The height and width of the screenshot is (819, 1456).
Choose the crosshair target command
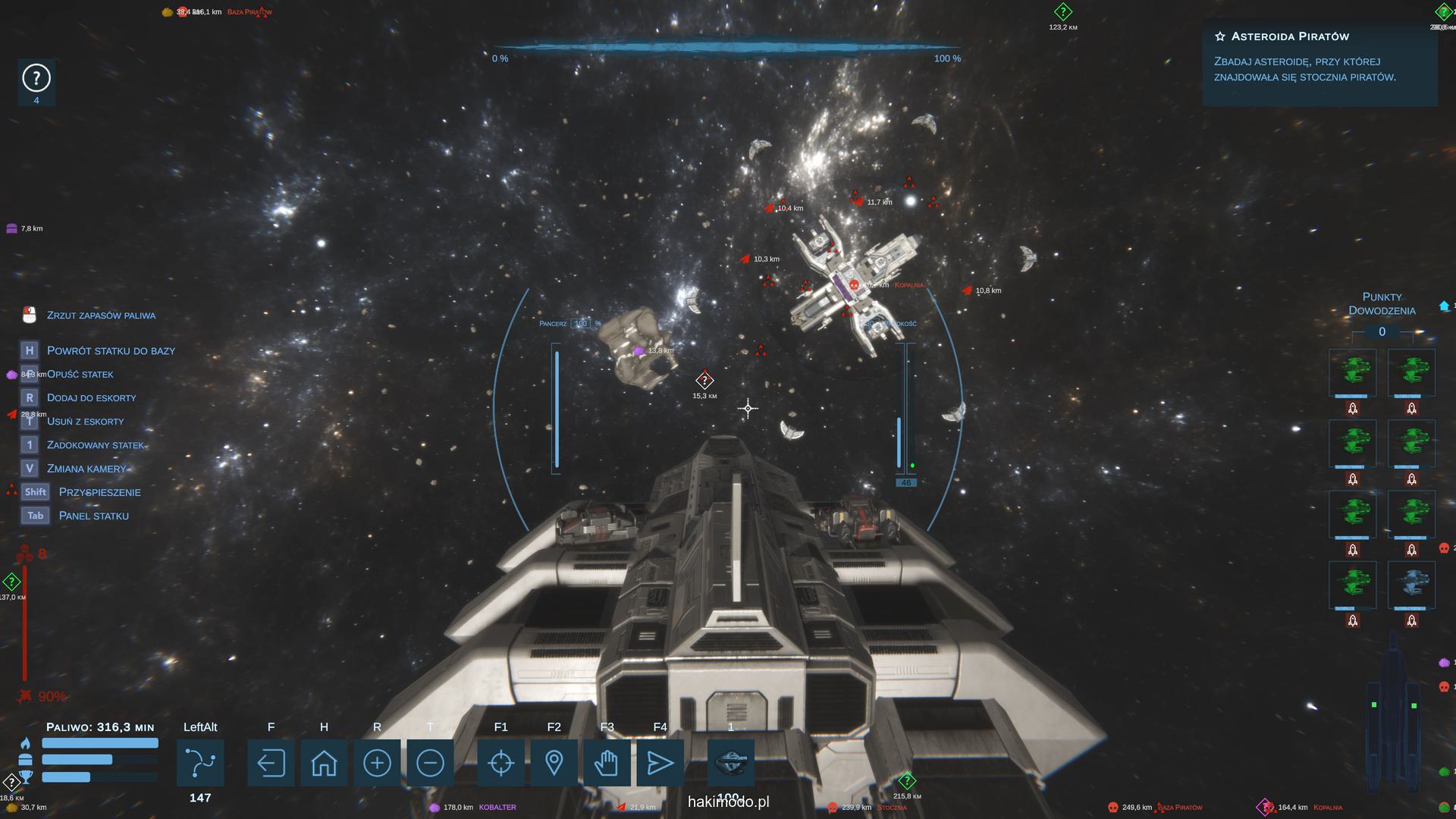[x=500, y=763]
